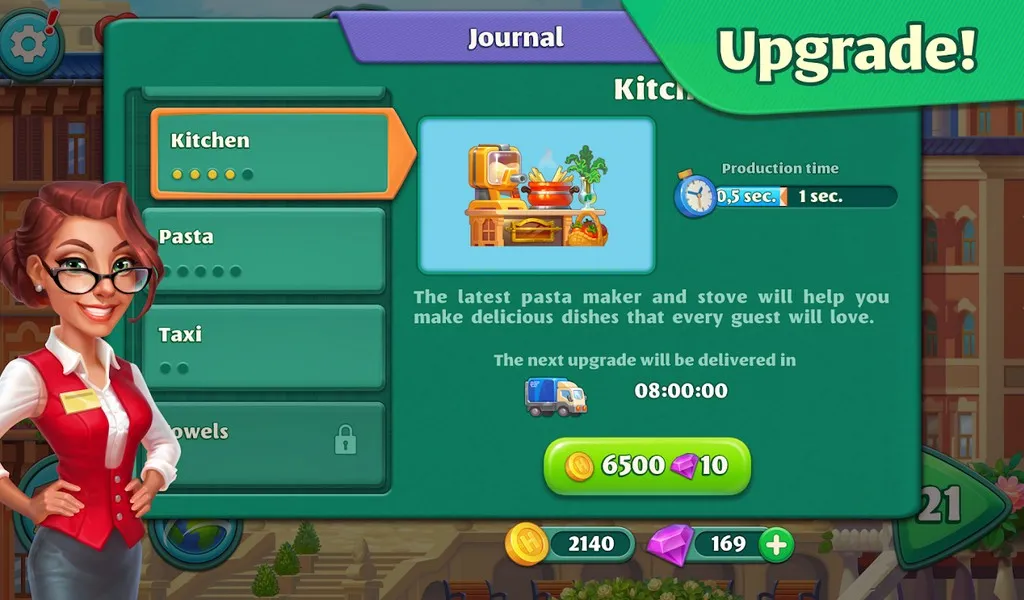Open the settings gear icon
This screenshot has width=1024, height=600.
click(x=28, y=42)
